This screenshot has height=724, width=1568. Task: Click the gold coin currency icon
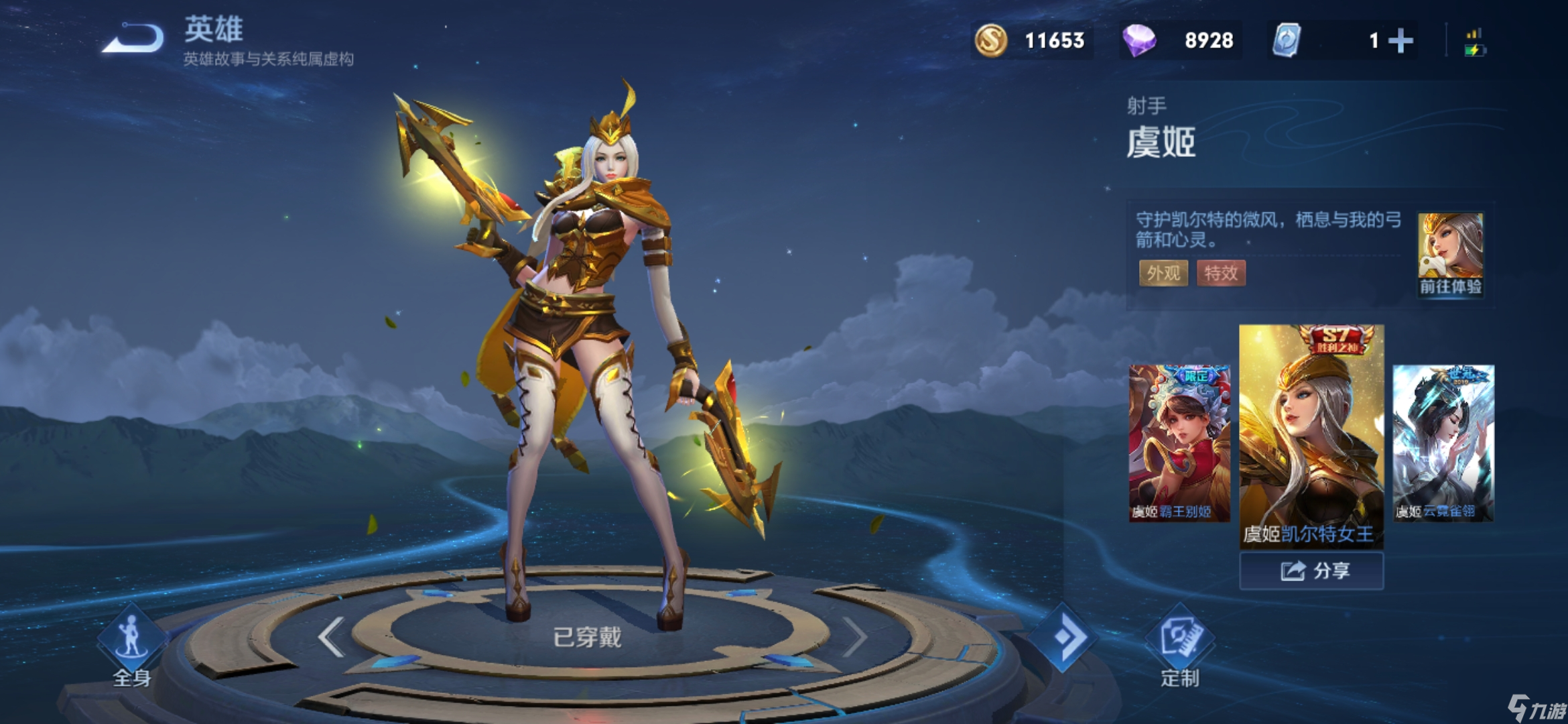(991, 41)
